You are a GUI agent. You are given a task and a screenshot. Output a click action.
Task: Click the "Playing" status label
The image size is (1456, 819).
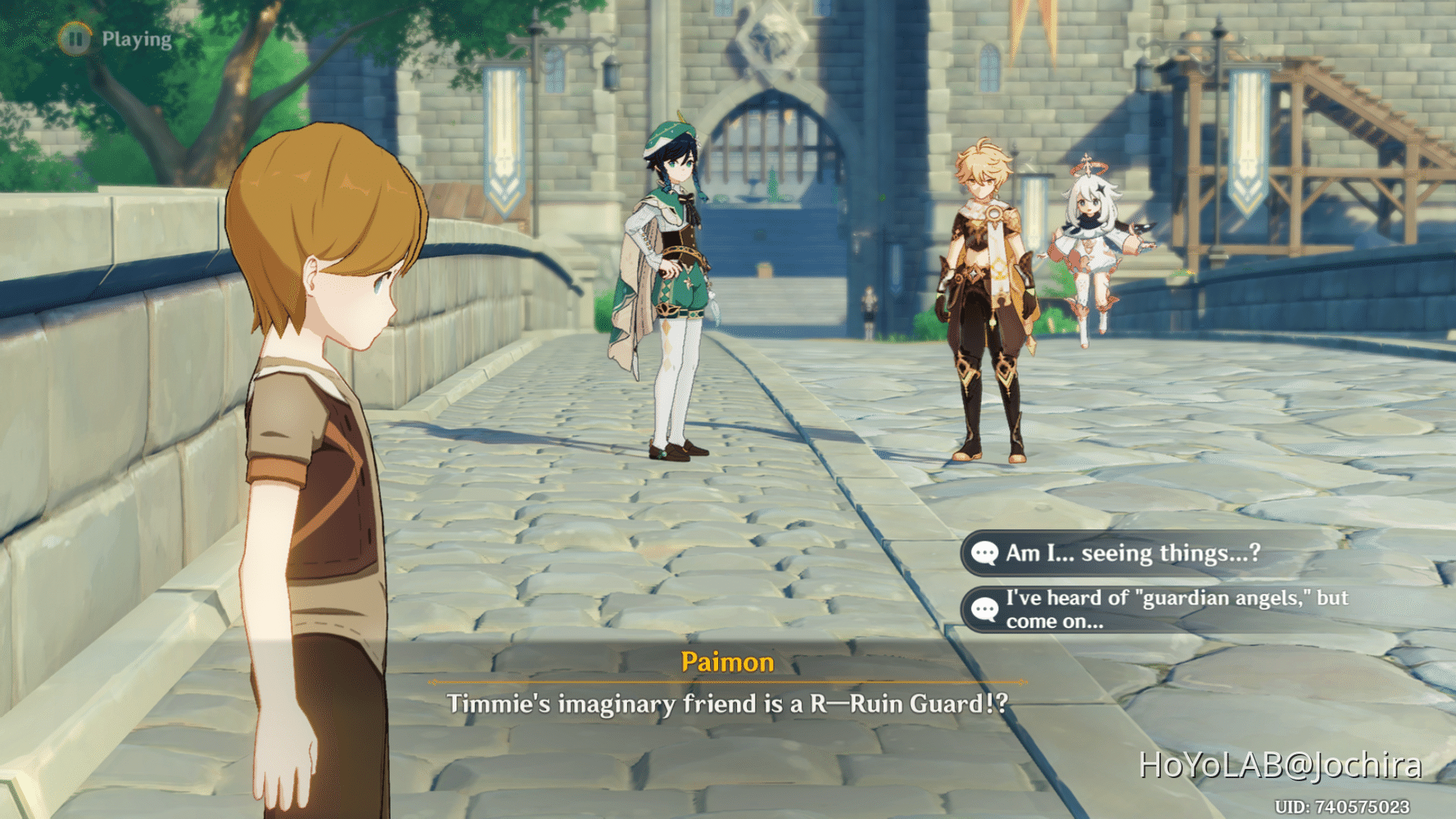click(136, 38)
